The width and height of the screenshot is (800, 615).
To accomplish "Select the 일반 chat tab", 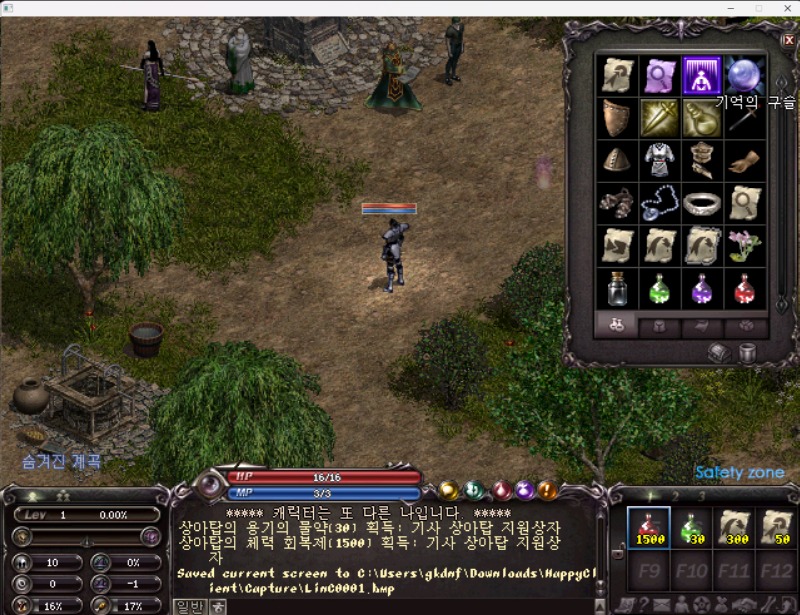I will (x=189, y=606).
